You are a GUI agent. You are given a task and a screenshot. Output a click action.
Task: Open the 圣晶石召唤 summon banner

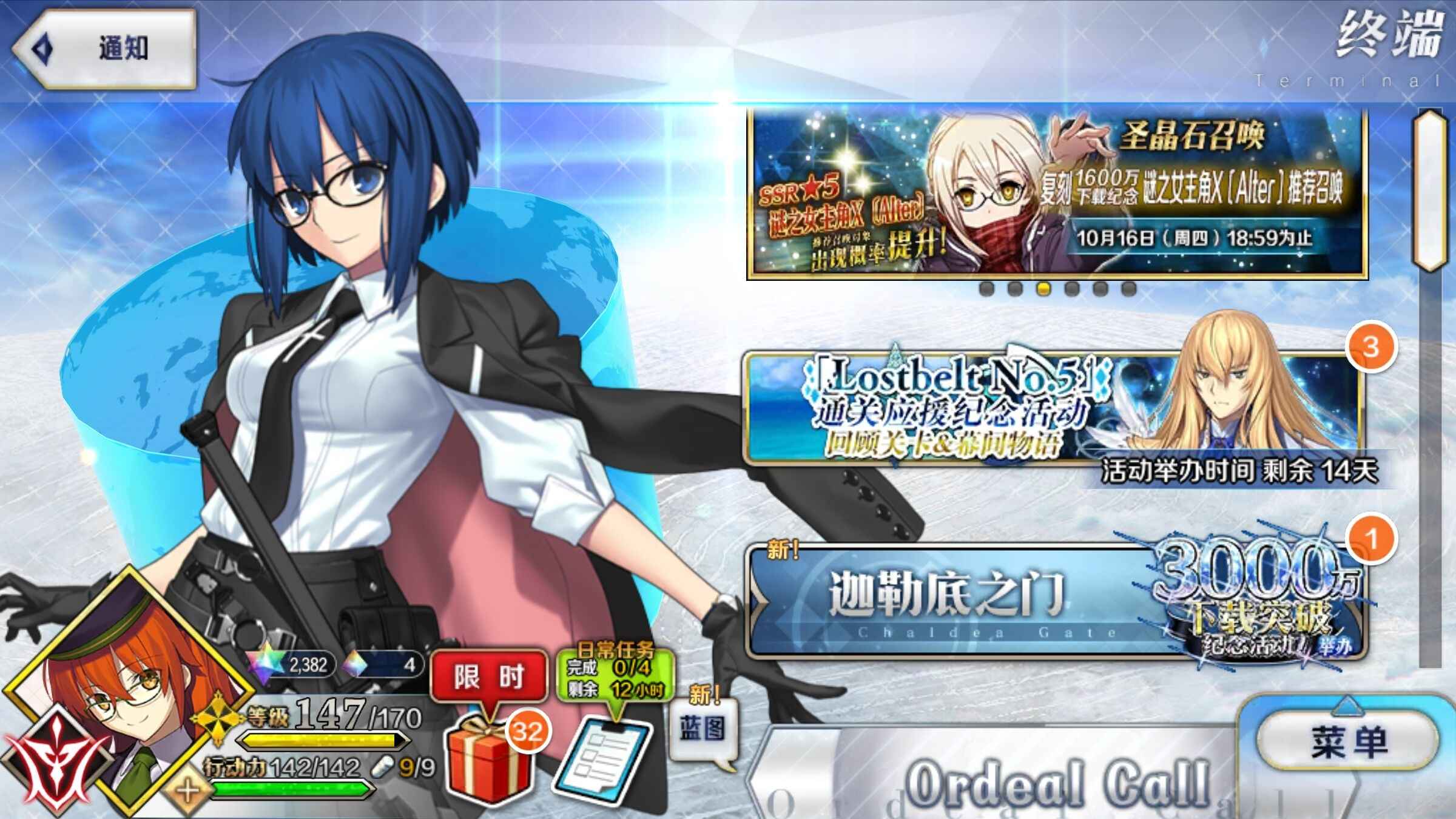(1057, 194)
